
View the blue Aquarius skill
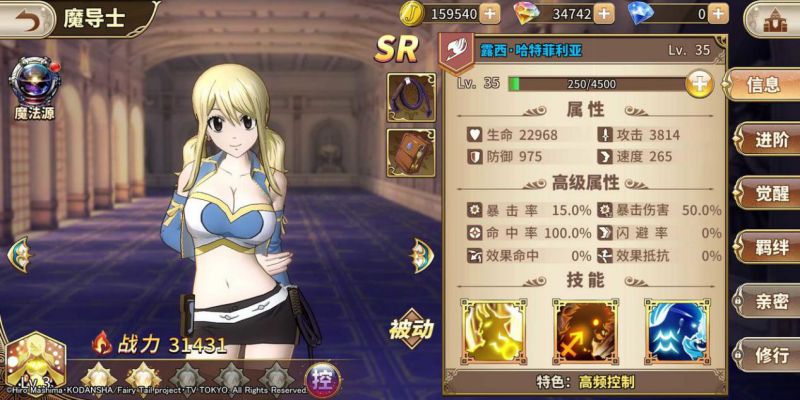tap(677, 329)
